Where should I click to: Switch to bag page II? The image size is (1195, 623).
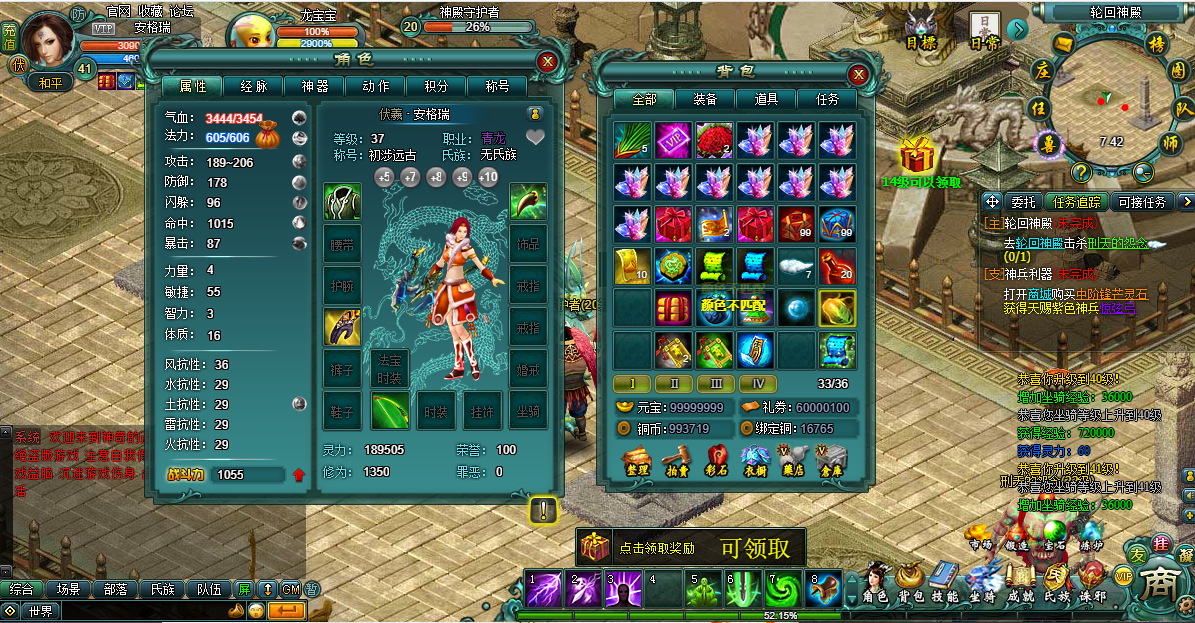pyautogui.click(x=674, y=383)
